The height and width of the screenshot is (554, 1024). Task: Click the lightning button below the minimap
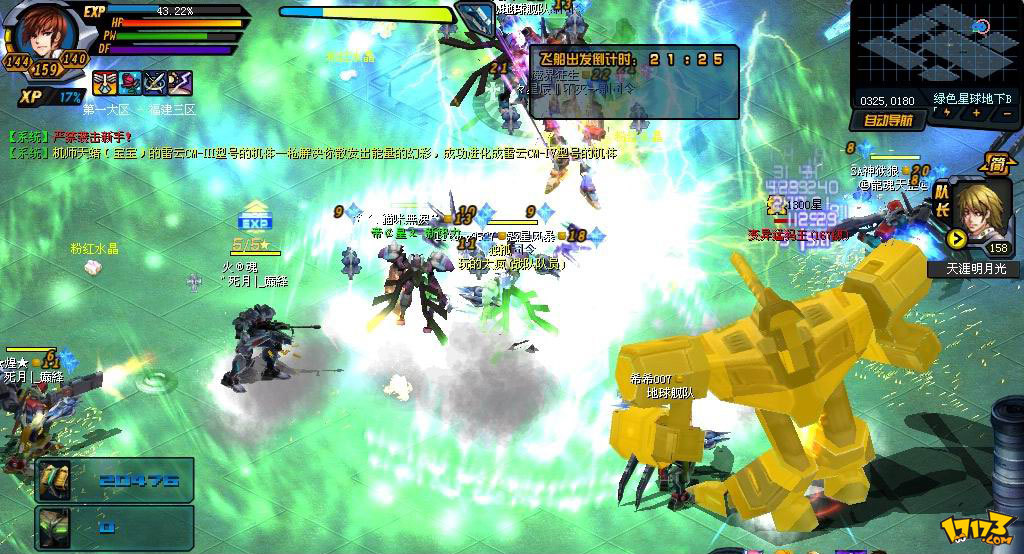click(947, 114)
